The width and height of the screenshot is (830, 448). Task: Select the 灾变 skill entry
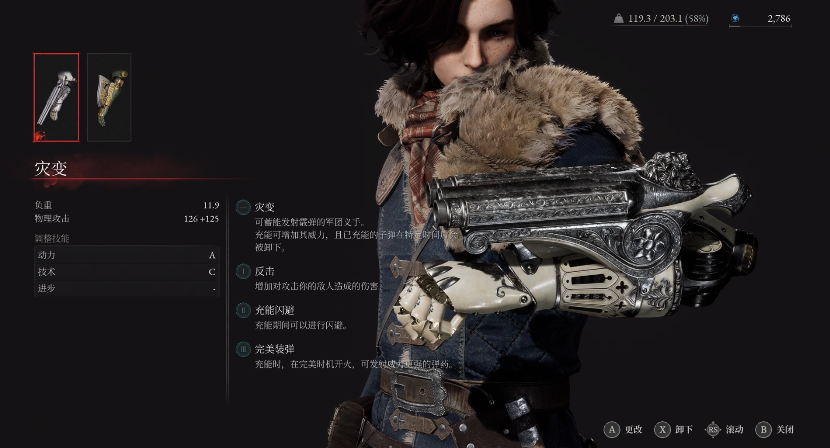[x=265, y=207]
